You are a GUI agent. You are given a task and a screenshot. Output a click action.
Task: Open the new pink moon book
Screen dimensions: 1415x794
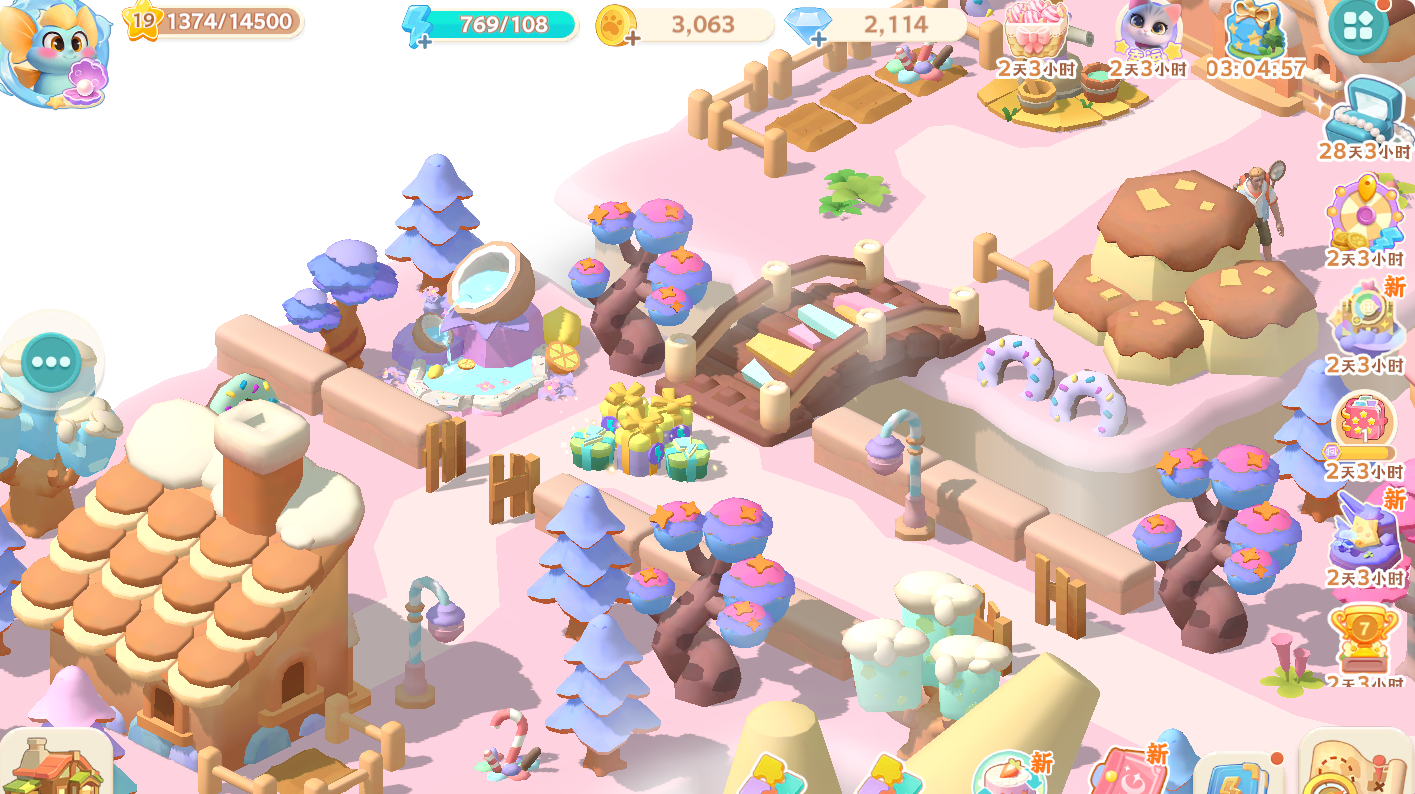(1125, 772)
